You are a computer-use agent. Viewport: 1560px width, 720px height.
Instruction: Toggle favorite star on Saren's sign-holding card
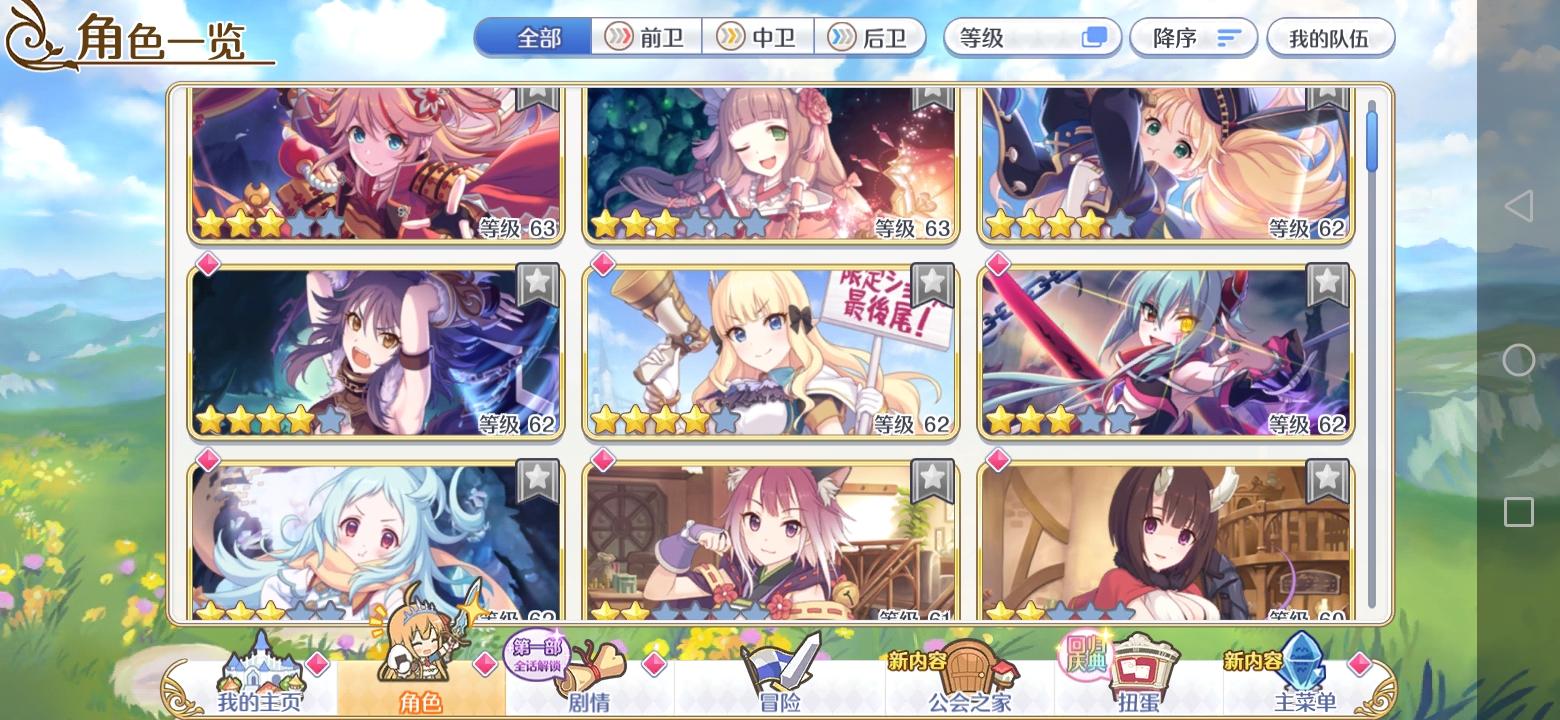[x=930, y=287]
